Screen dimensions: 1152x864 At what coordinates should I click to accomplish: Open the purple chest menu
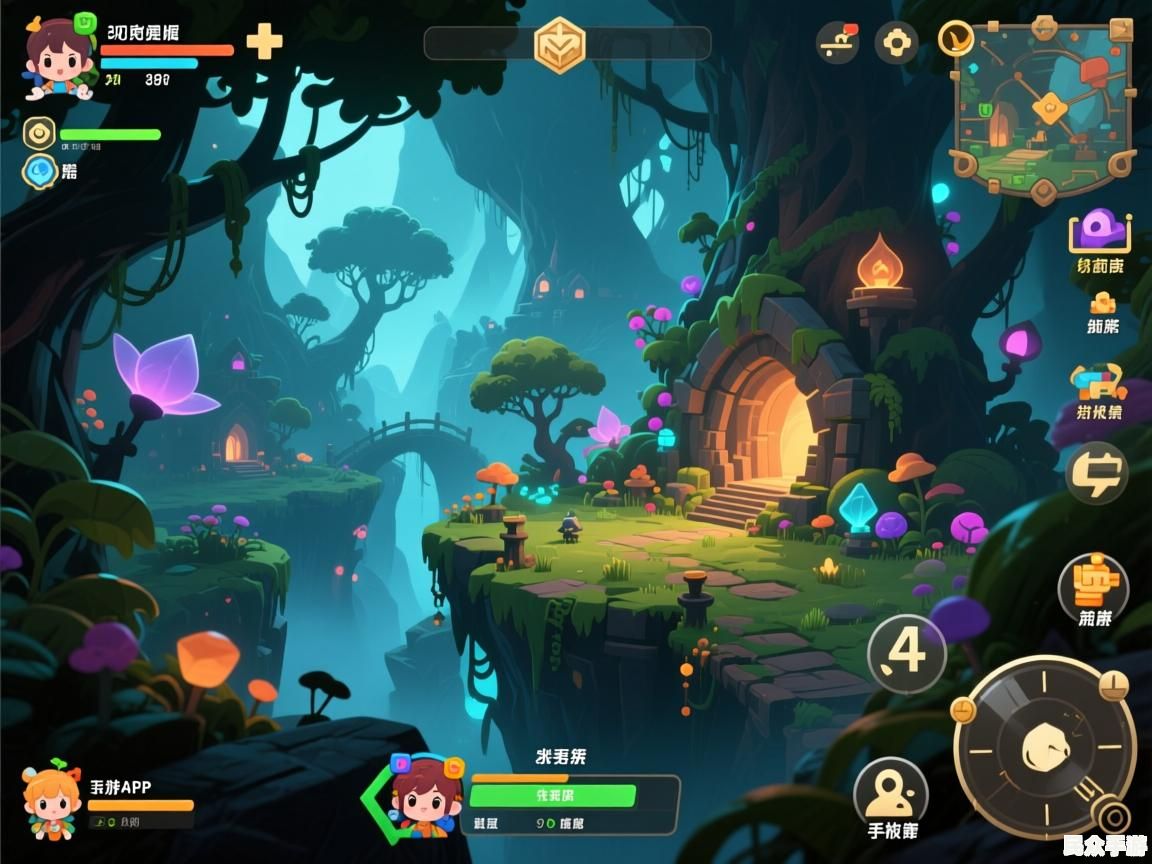(1100, 232)
